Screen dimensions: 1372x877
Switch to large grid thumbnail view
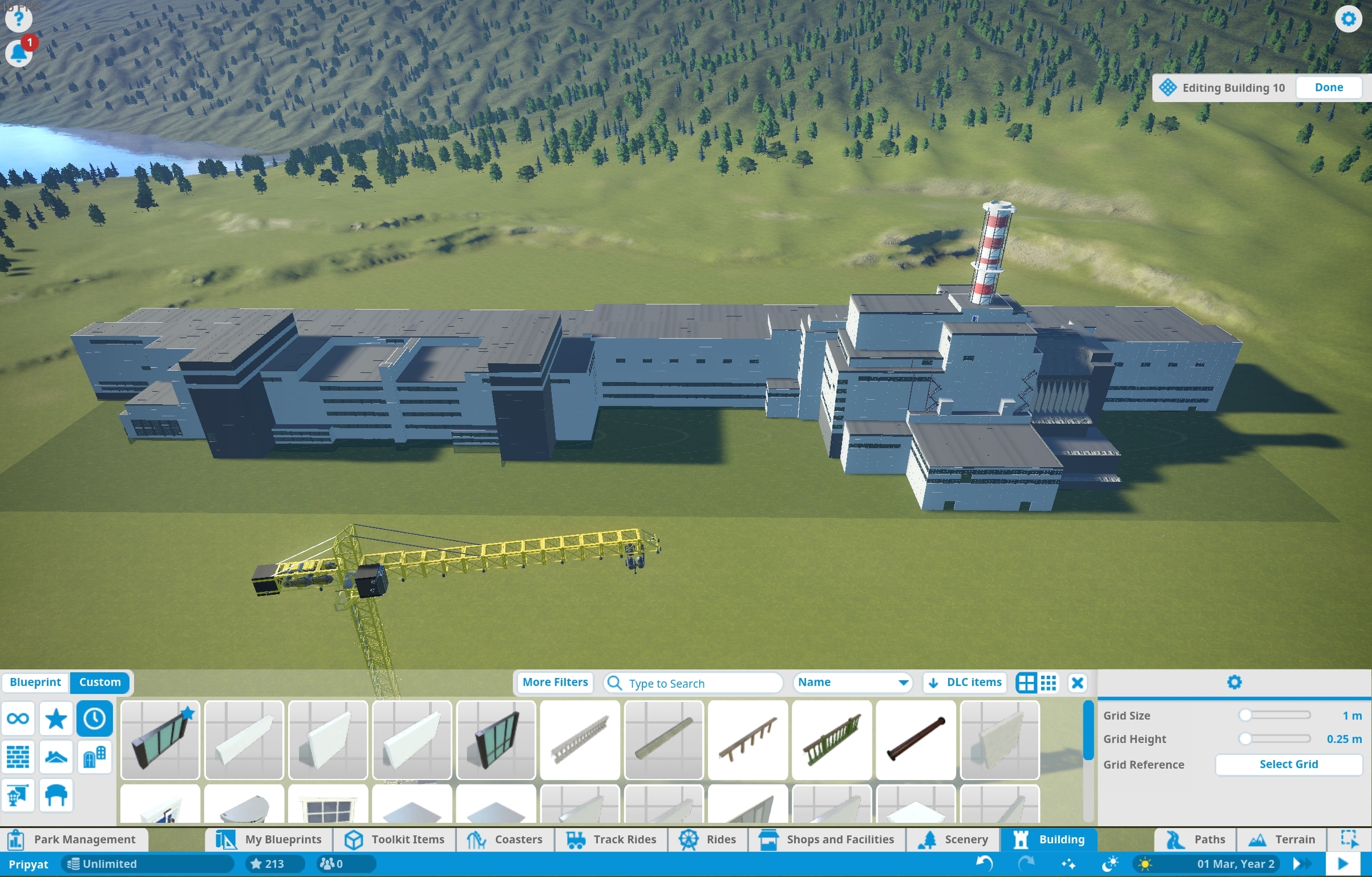click(1026, 682)
